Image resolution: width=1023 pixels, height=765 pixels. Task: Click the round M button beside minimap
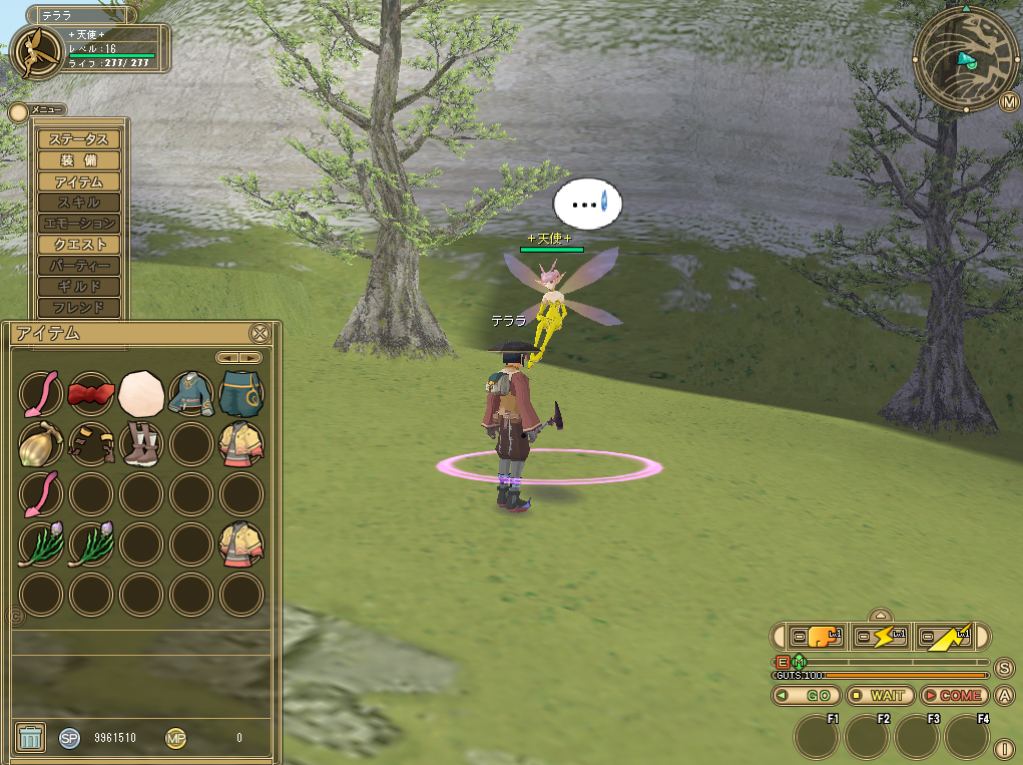pos(1008,102)
